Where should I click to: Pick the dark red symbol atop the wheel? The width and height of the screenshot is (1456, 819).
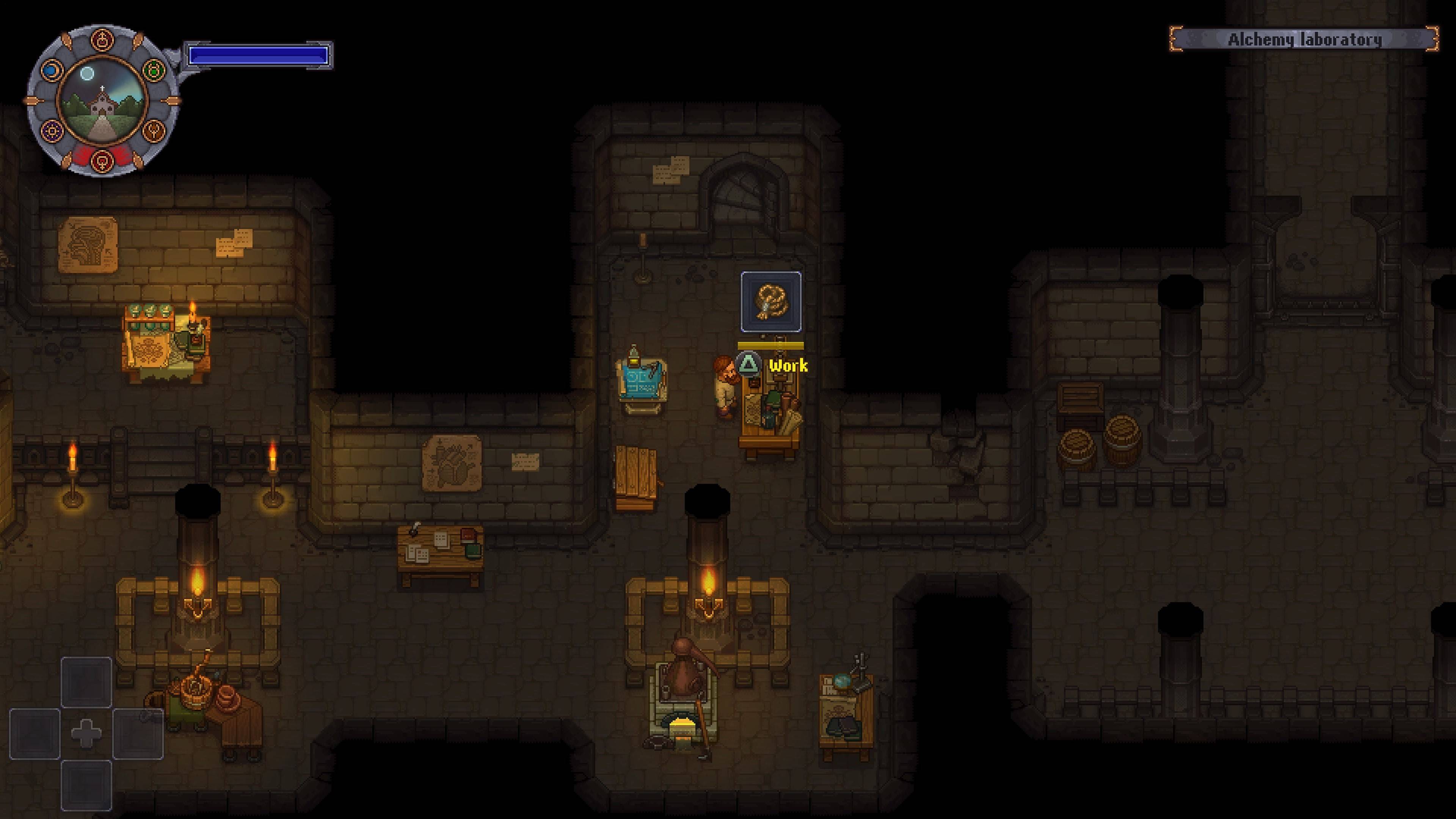pyautogui.click(x=102, y=40)
